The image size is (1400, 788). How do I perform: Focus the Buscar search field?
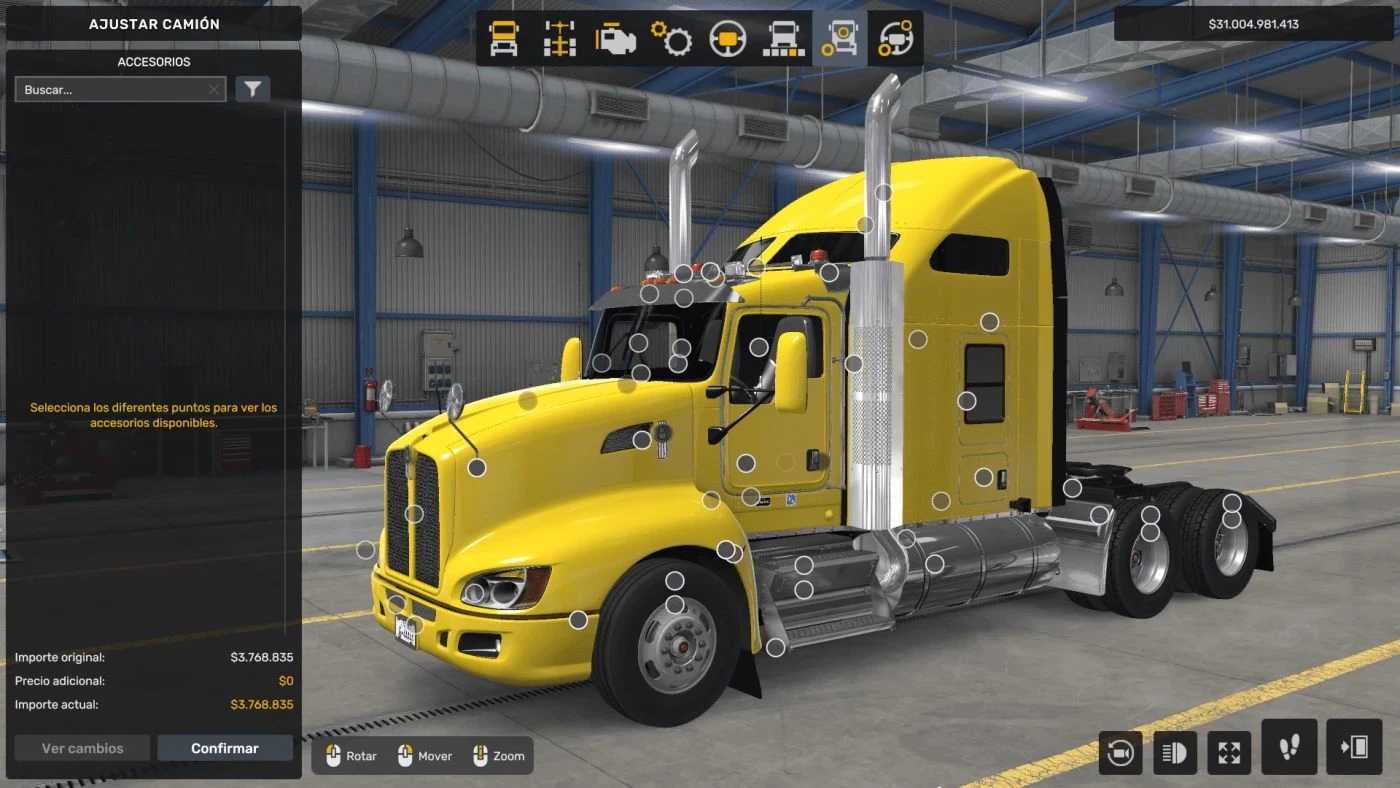pyautogui.click(x=110, y=90)
